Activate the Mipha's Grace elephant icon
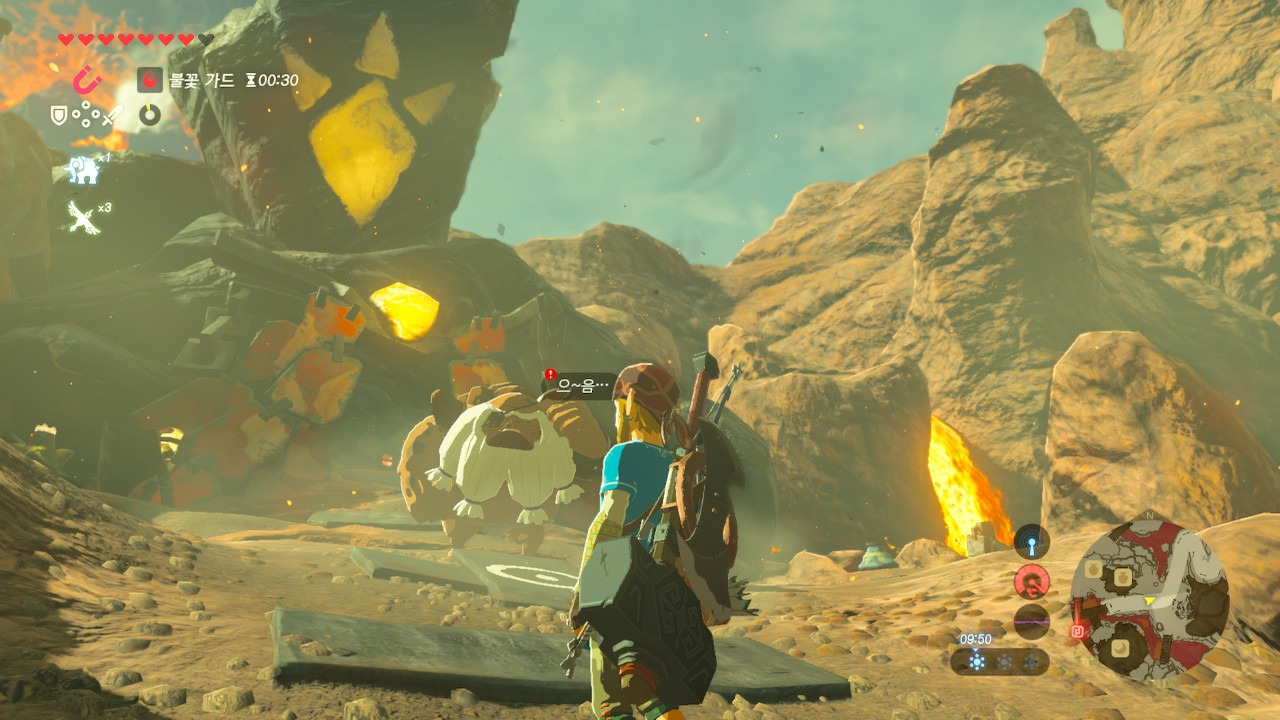Viewport: 1280px width, 720px height. [x=83, y=170]
